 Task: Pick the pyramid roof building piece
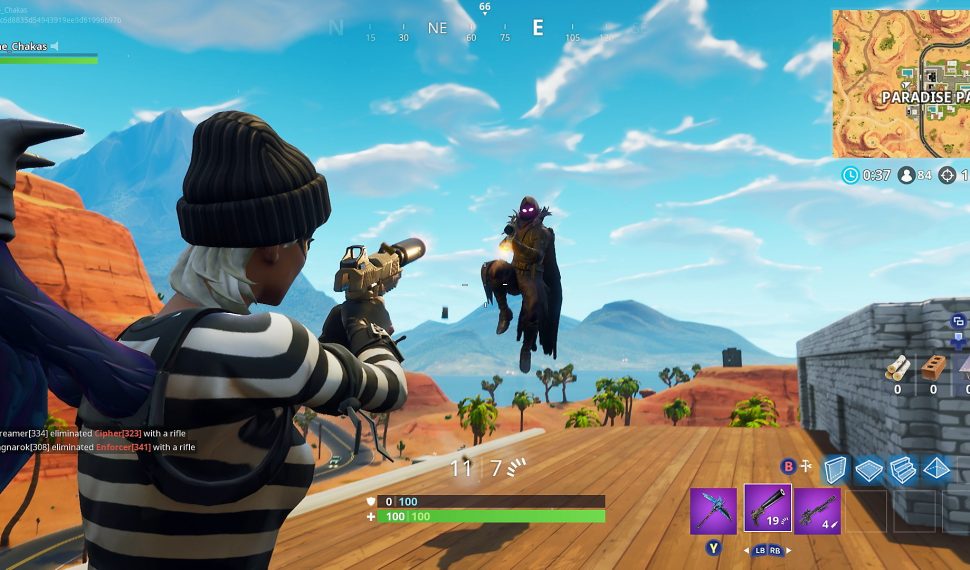[935, 469]
